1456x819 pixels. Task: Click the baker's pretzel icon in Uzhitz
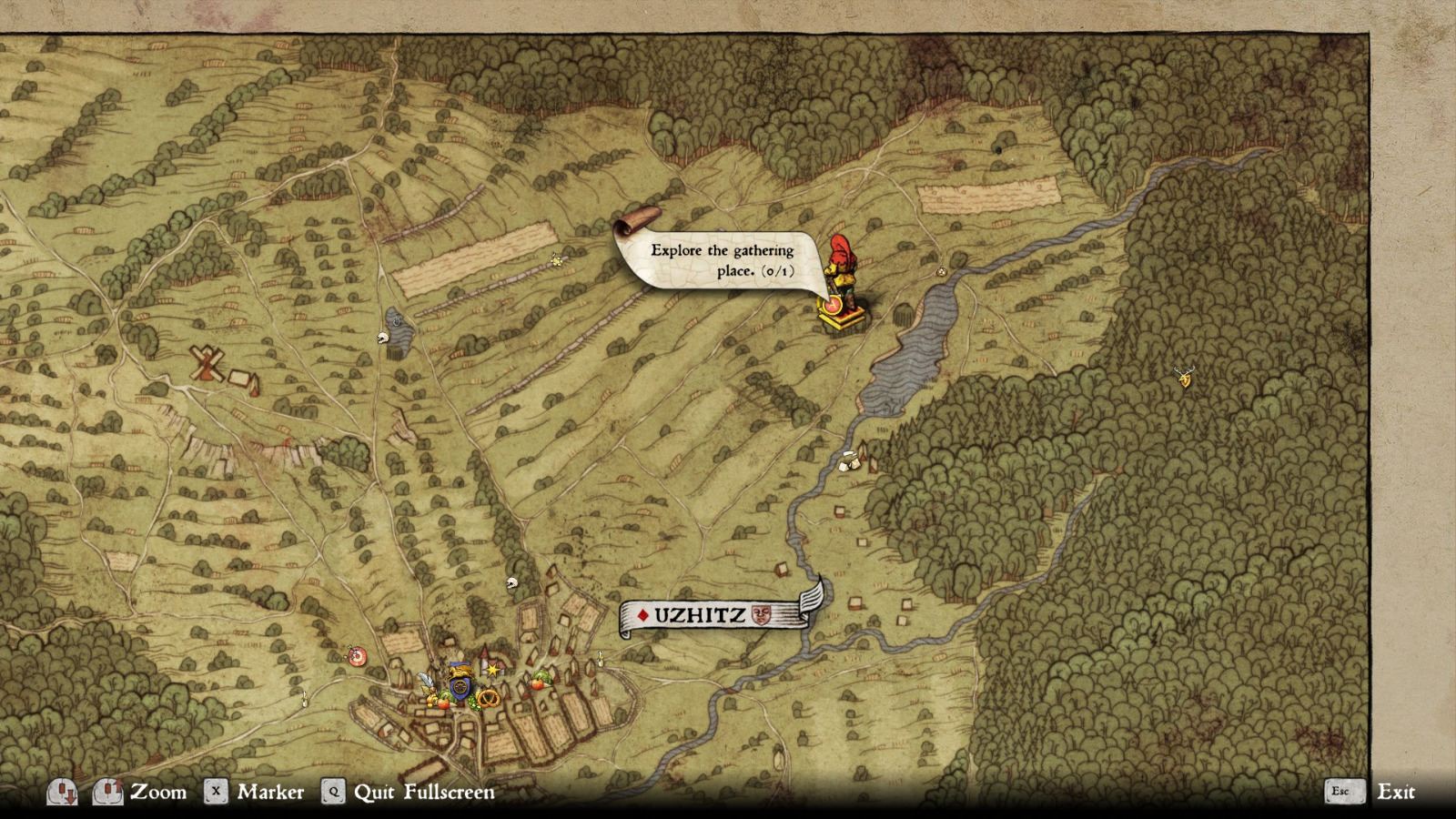tap(488, 699)
